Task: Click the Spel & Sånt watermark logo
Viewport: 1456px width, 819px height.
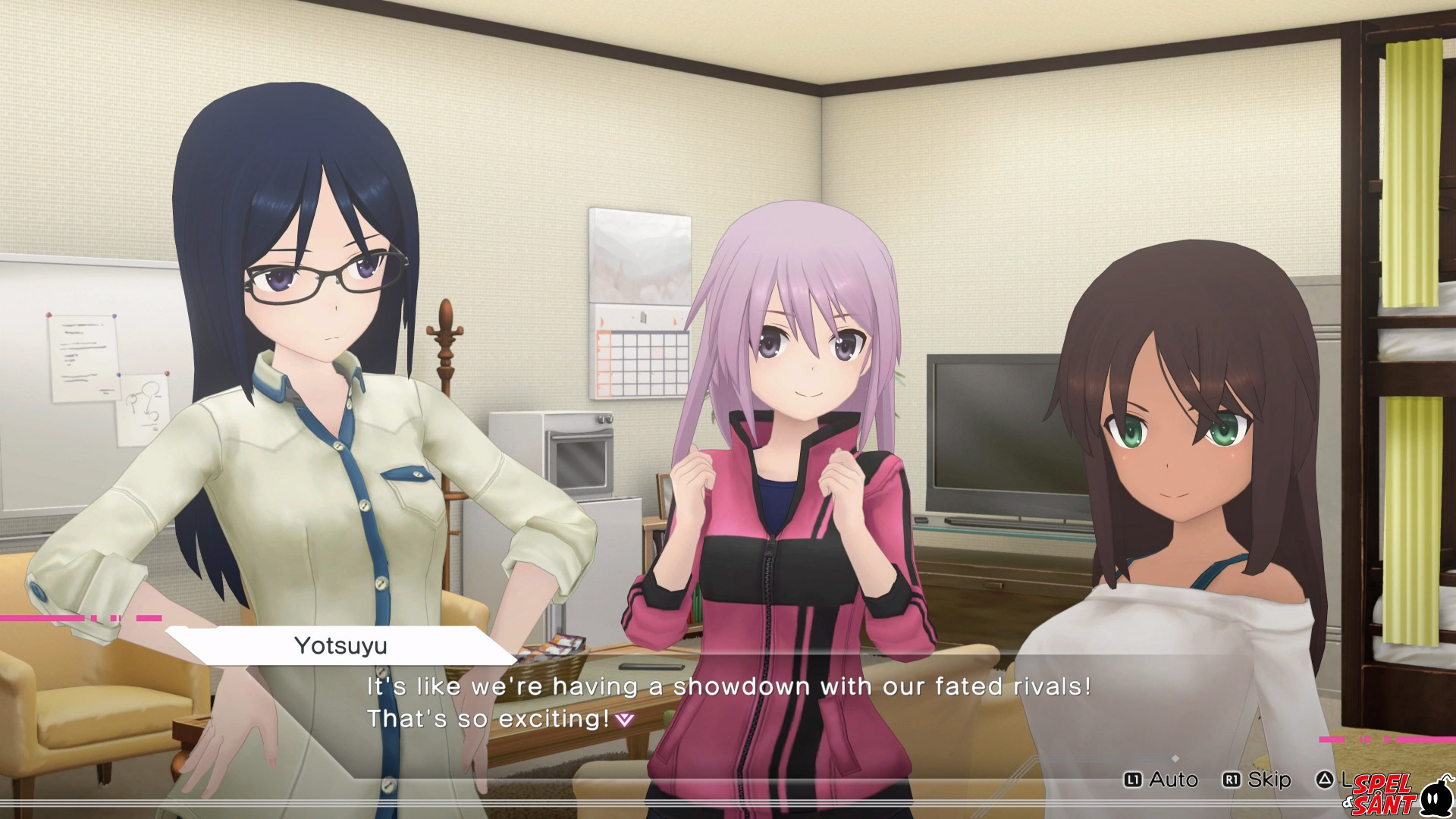Action: coord(1397,795)
